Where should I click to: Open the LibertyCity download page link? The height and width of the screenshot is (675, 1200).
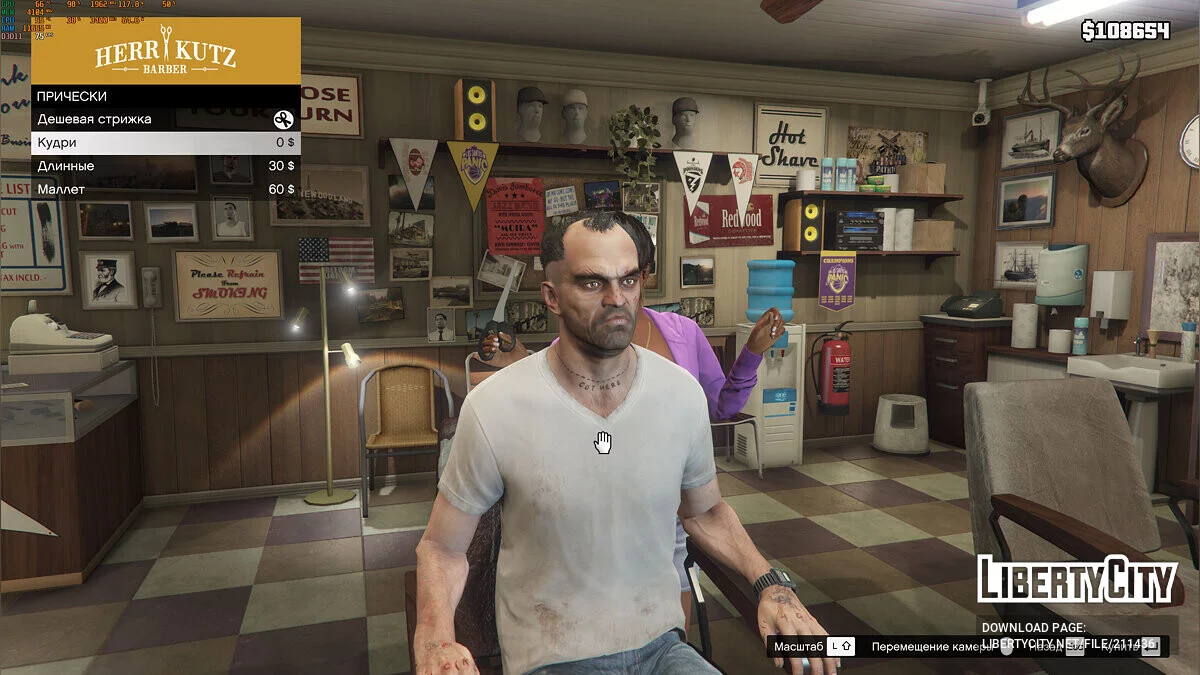coord(1068,642)
